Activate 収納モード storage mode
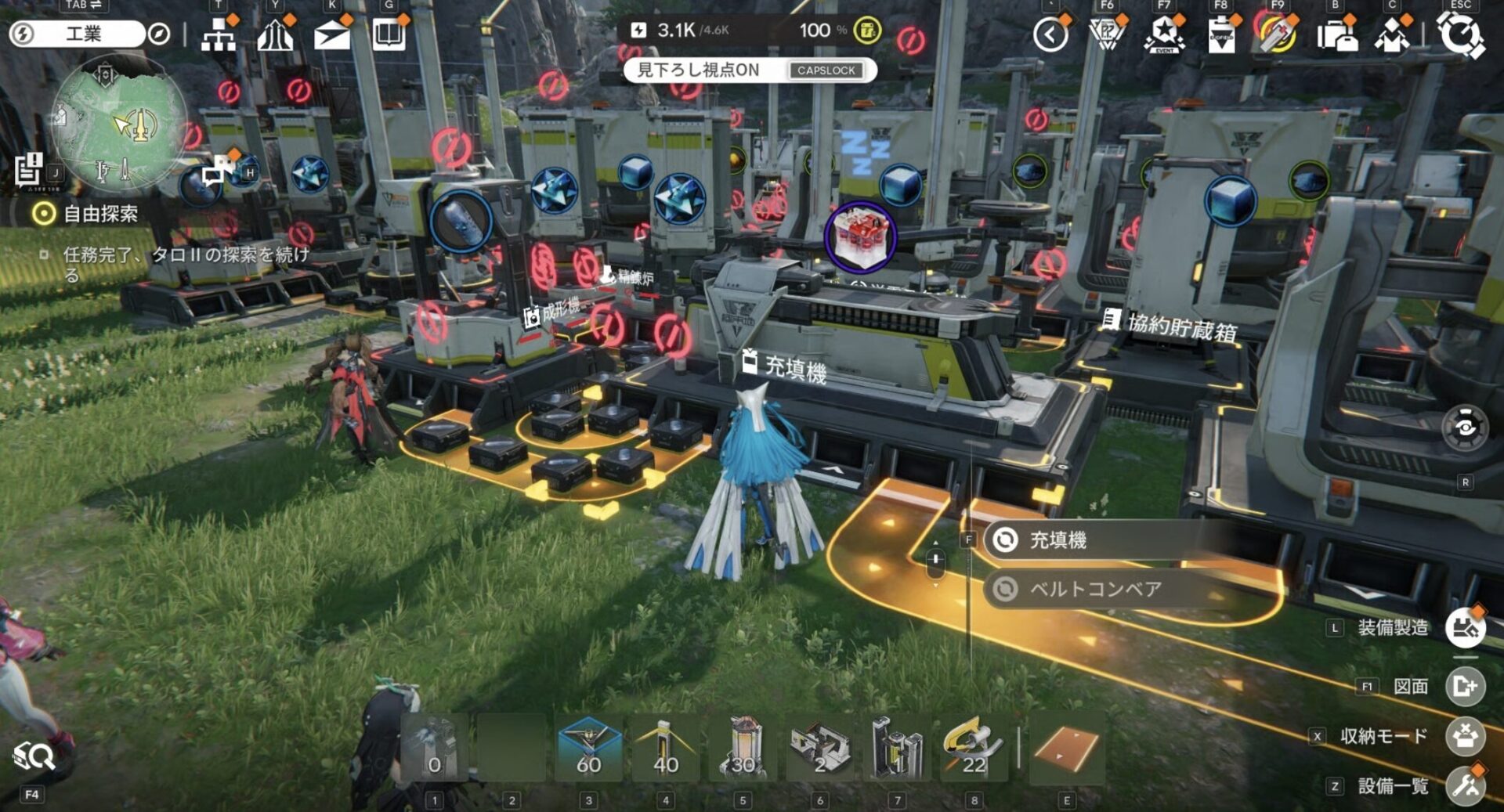This screenshot has width=1504, height=812. tap(1465, 736)
